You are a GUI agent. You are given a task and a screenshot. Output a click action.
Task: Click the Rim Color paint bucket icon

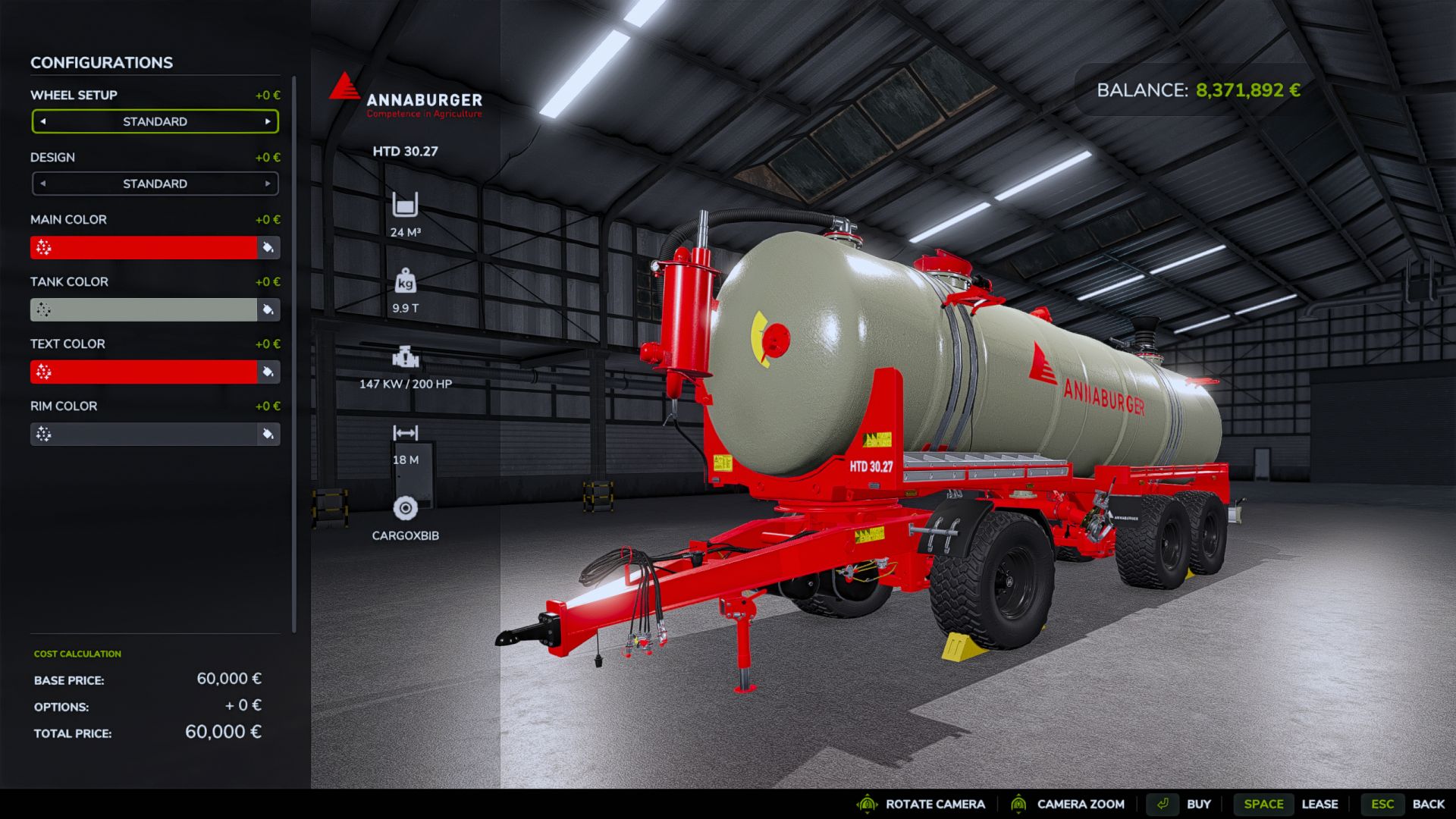tap(268, 434)
